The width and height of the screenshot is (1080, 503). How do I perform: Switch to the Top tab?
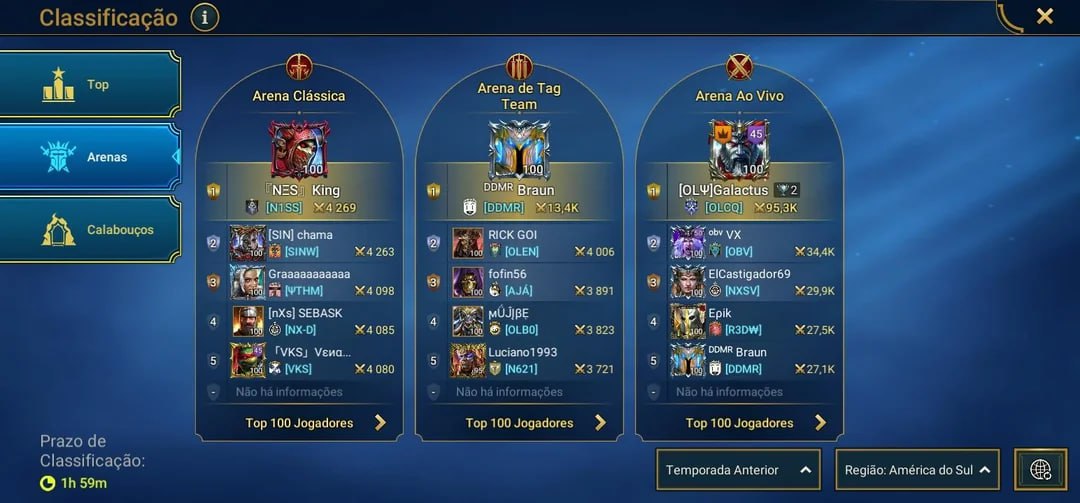[x=90, y=85]
